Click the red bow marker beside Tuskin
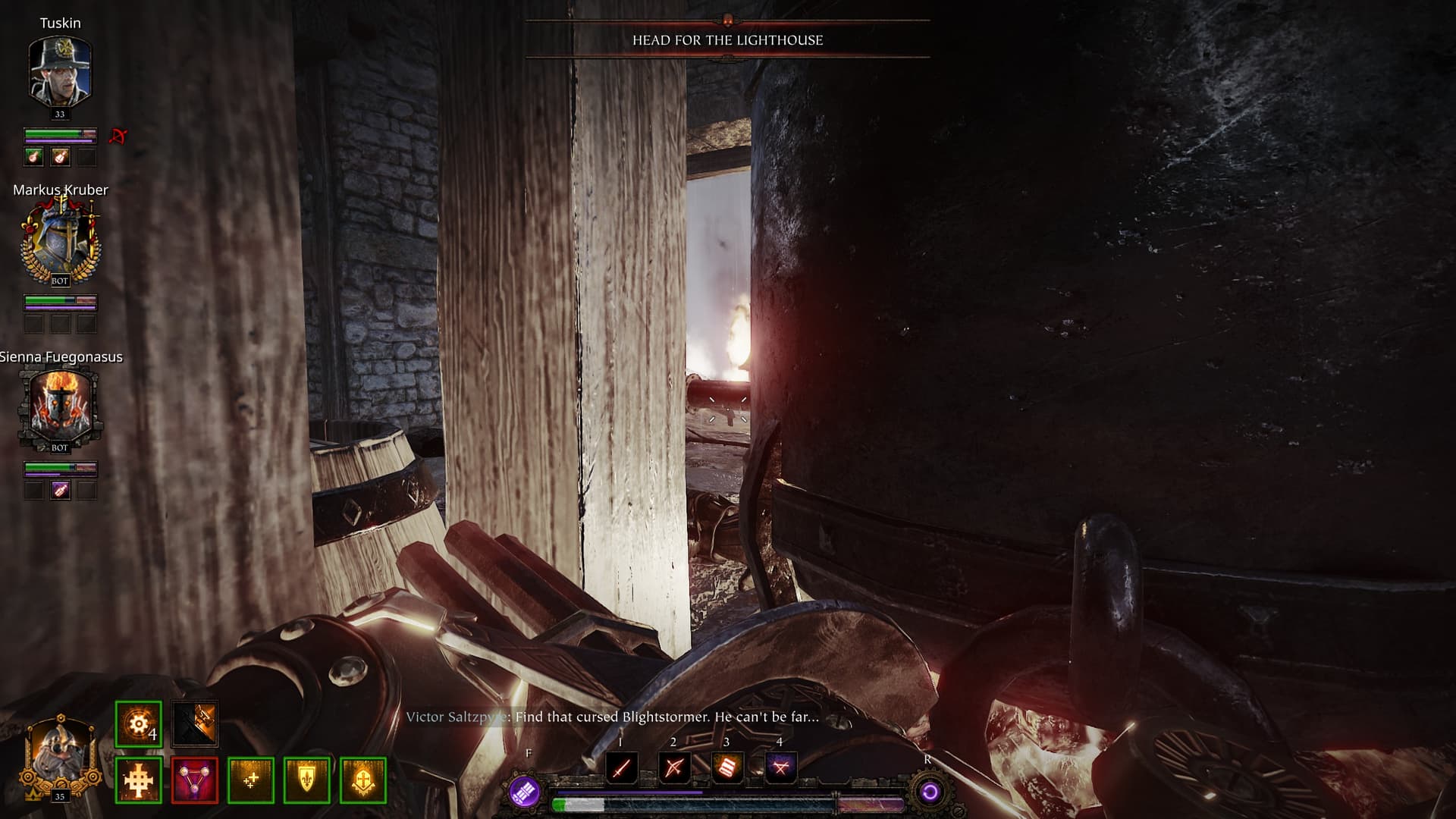This screenshot has height=819, width=1456. click(118, 136)
